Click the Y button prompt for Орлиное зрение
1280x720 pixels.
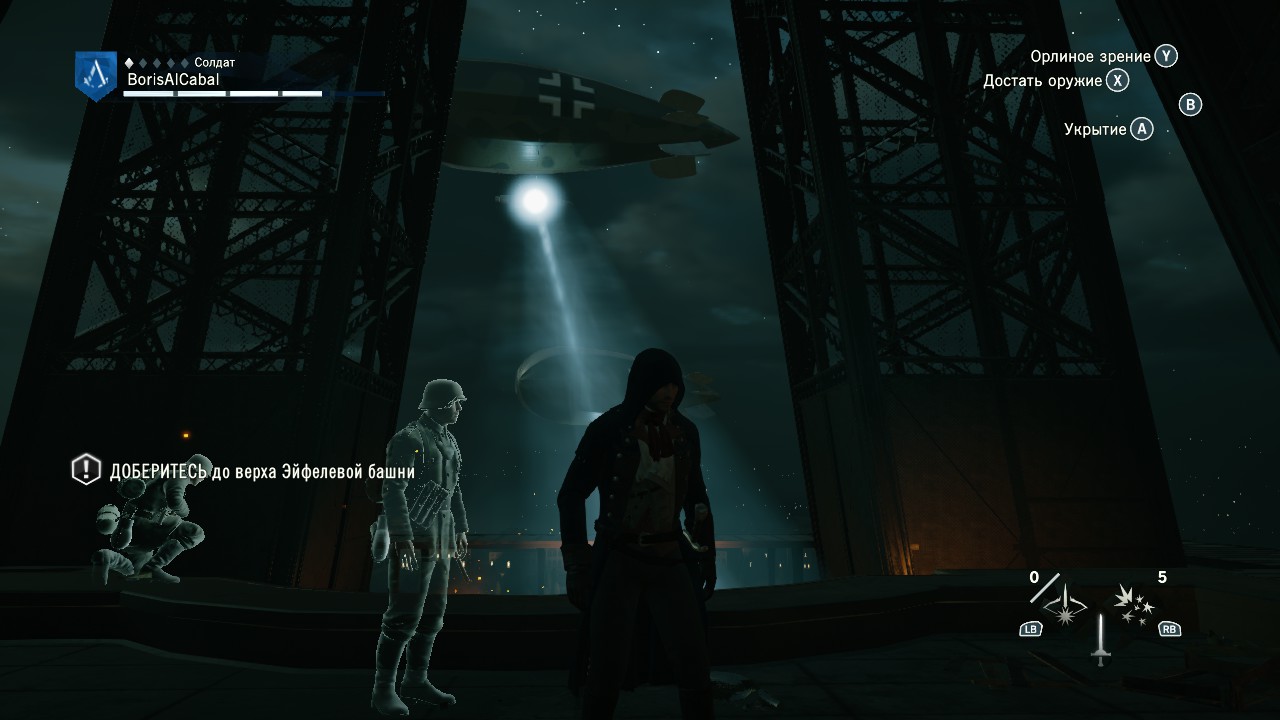[x=1166, y=56]
